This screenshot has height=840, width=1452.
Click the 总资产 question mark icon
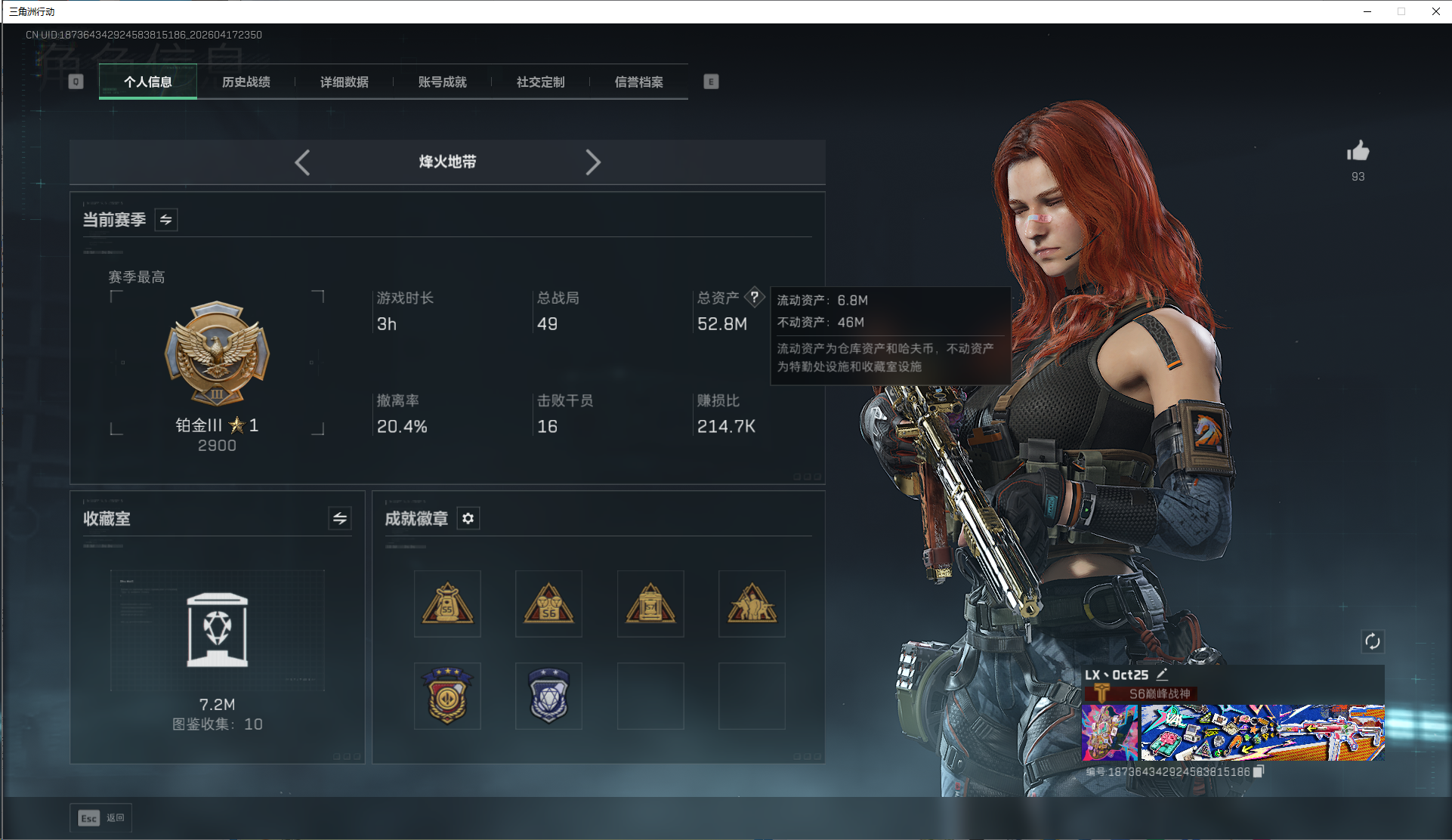[x=754, y=297]
